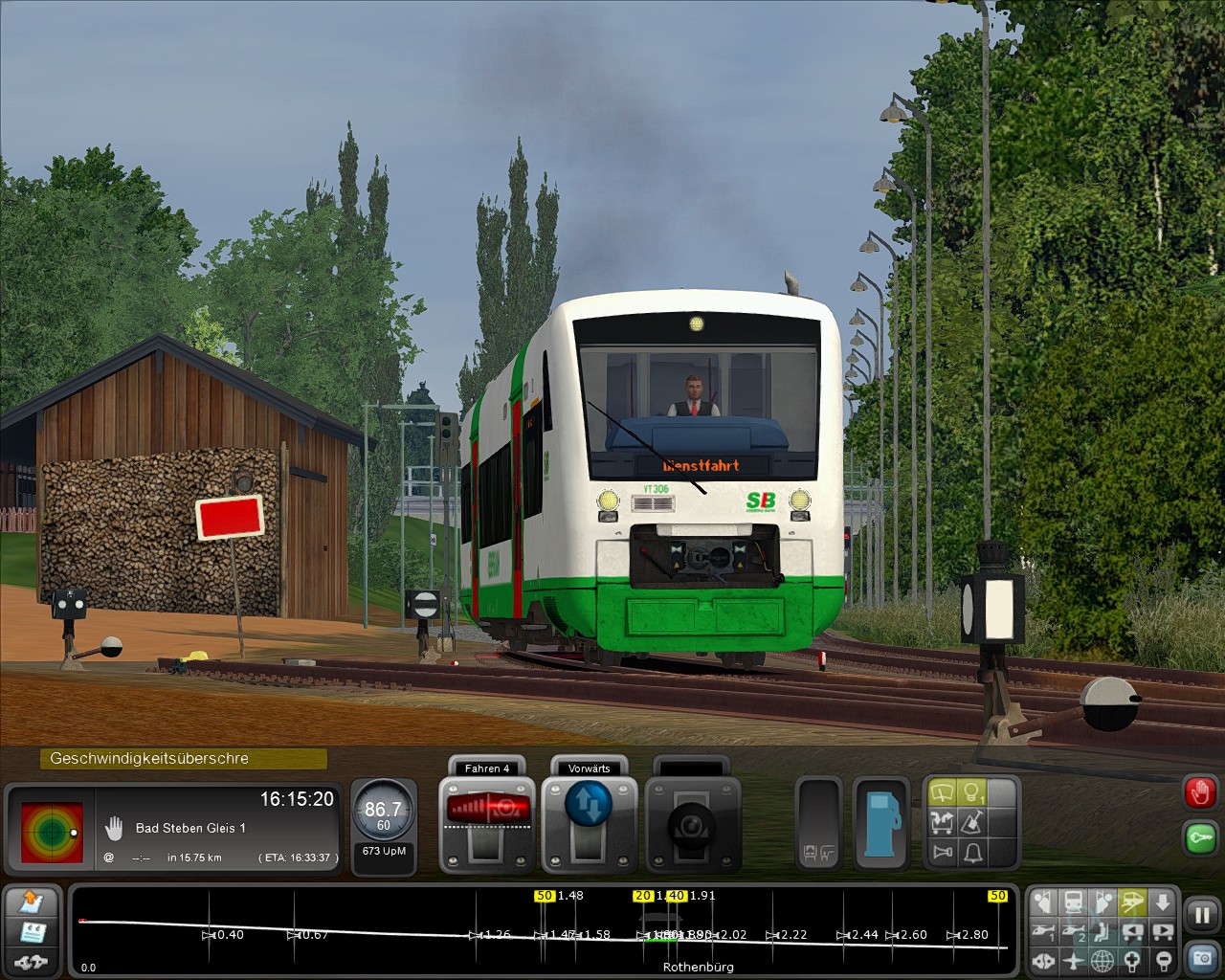This screenshot has height=980, width=1225.
Task: Click the black train brake lever
Action: 692,825
